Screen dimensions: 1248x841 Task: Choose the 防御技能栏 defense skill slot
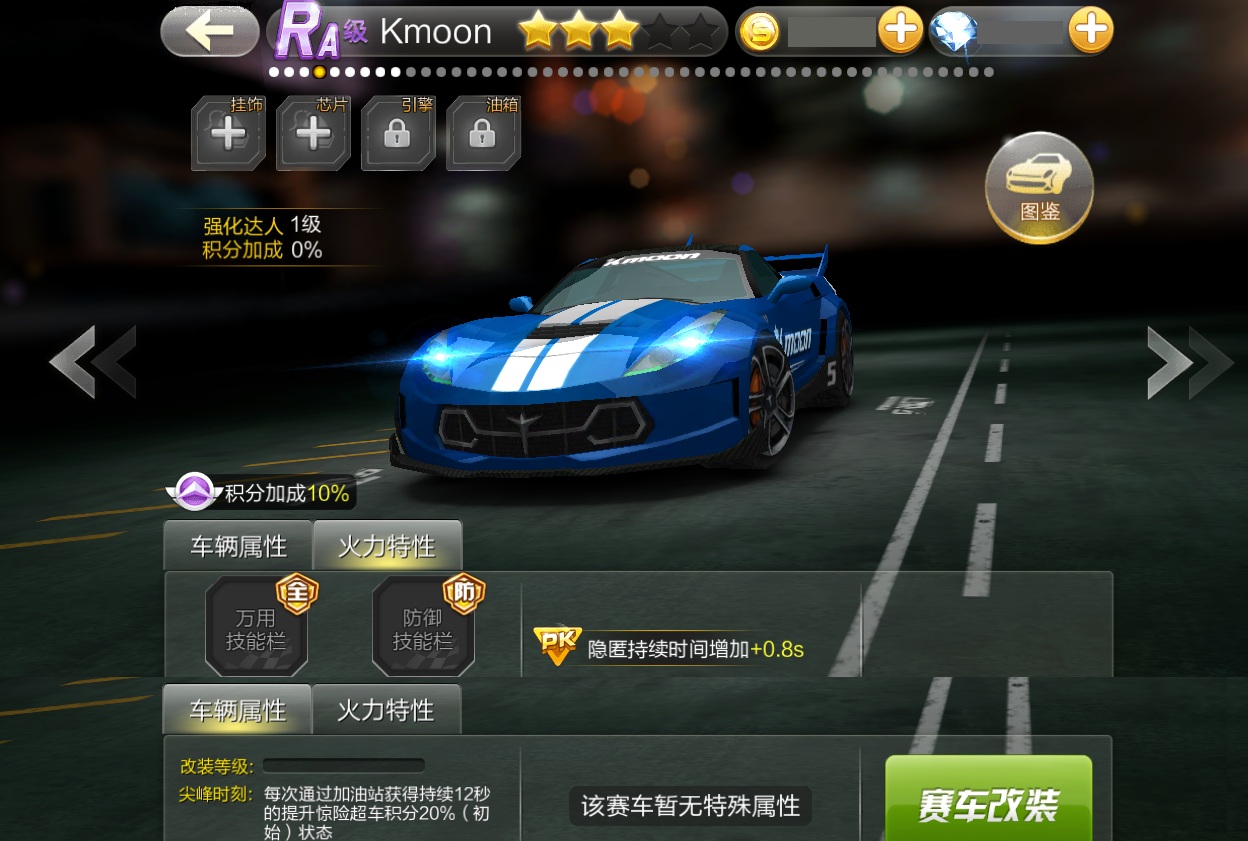pos(424,627)
